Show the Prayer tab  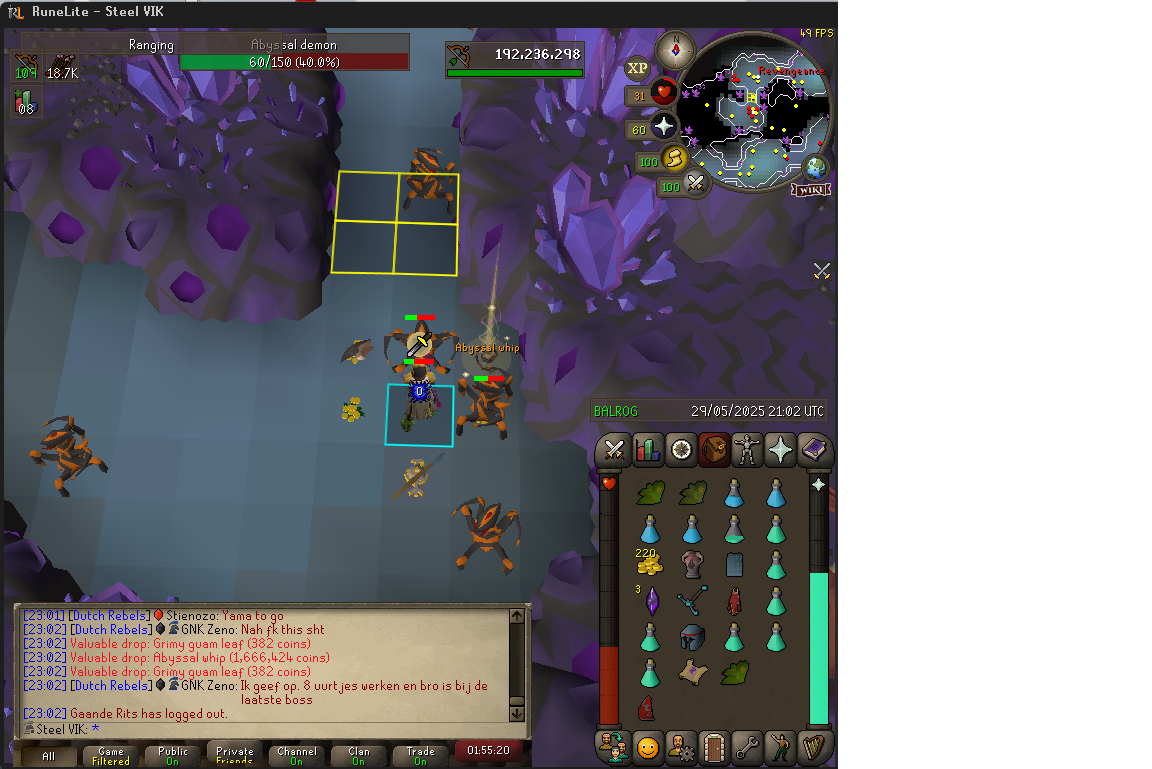(780, 450)
